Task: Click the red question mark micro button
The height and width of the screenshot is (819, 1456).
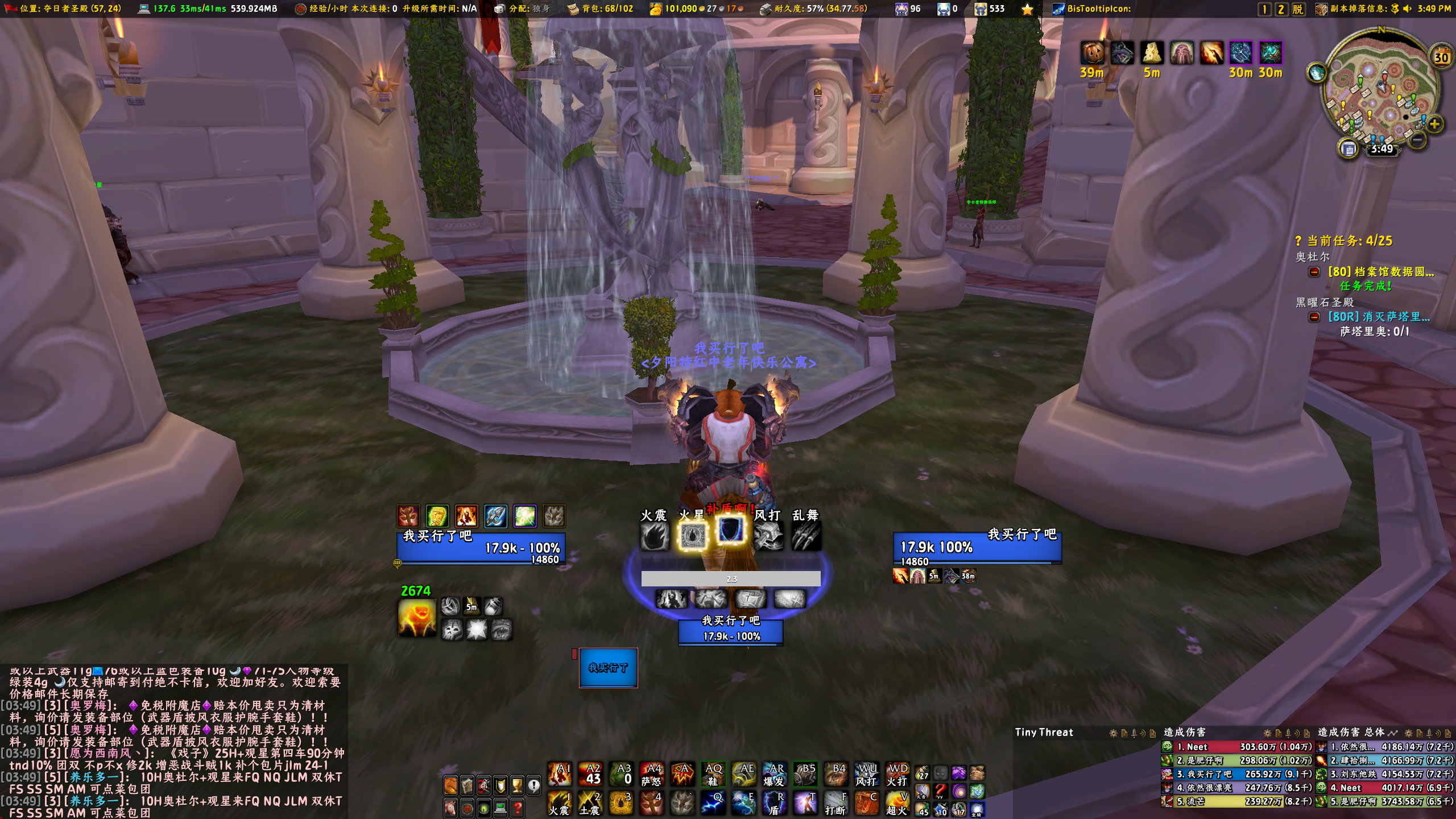Action: [x=517, y=808]
